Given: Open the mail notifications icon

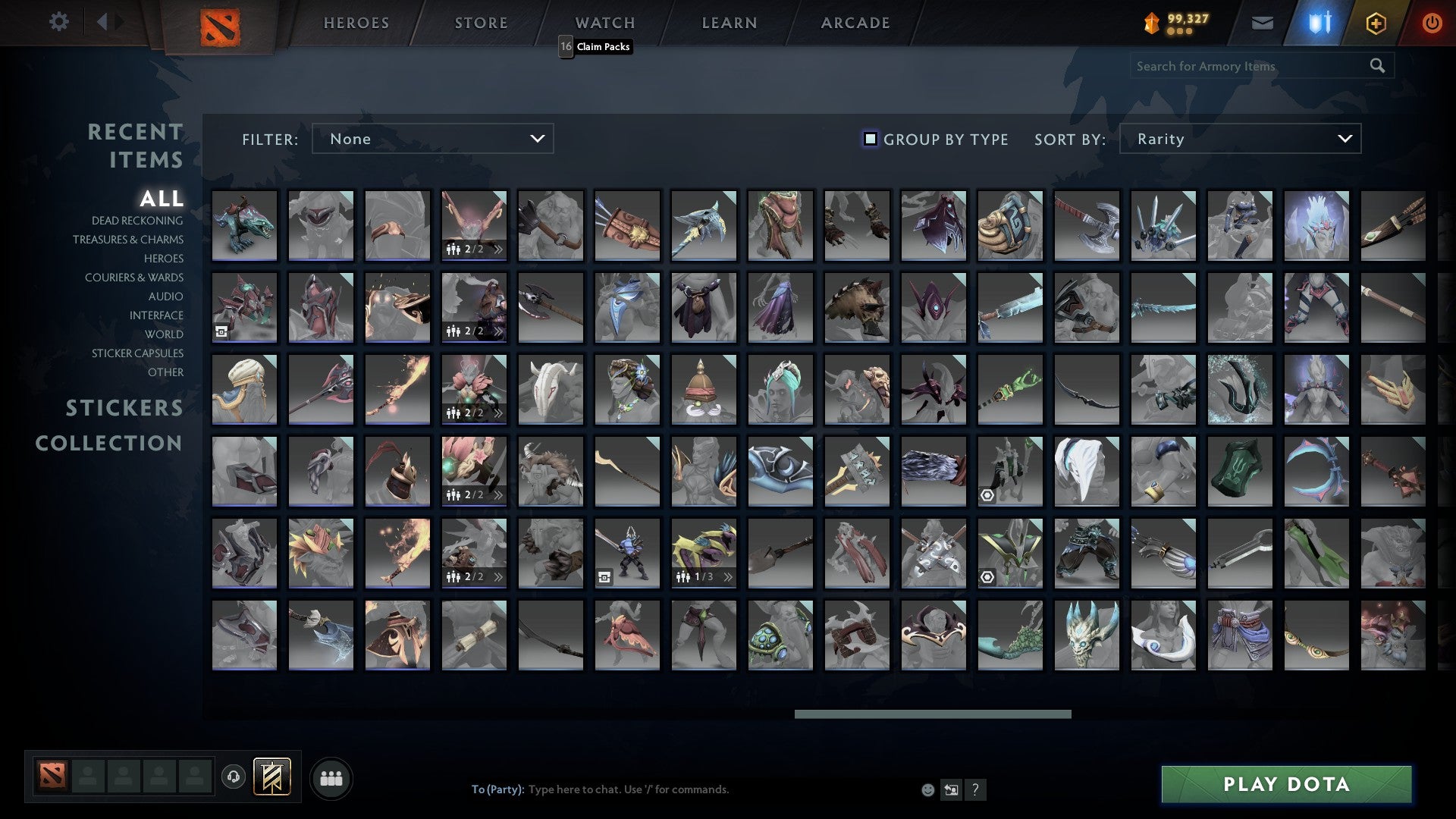Looking at the screenshot, I should (1262, 22).
